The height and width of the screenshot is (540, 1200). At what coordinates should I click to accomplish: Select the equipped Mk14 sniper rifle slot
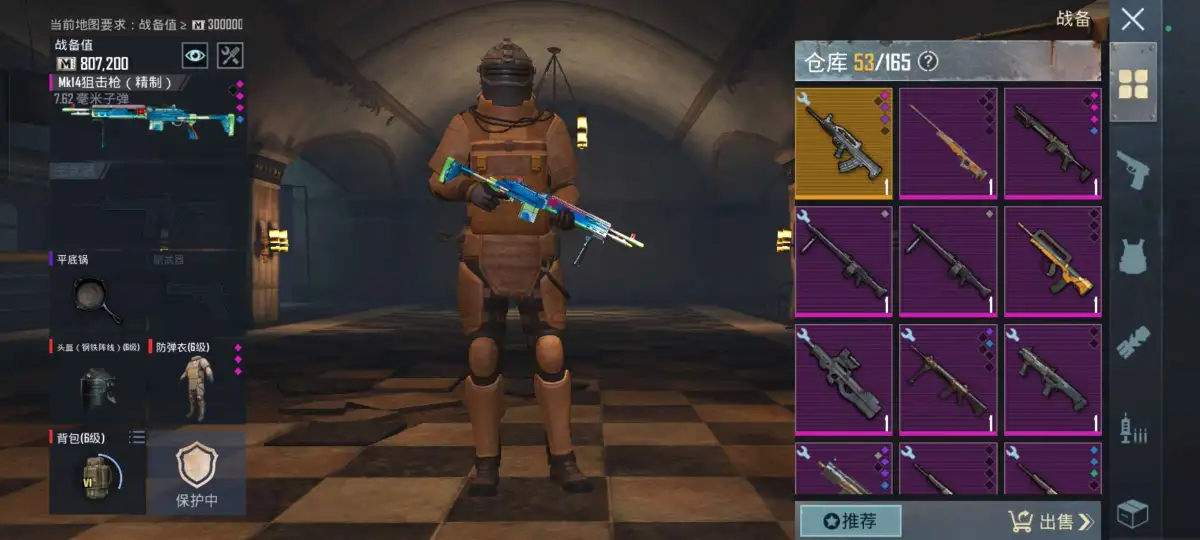[x=147, y=113]
